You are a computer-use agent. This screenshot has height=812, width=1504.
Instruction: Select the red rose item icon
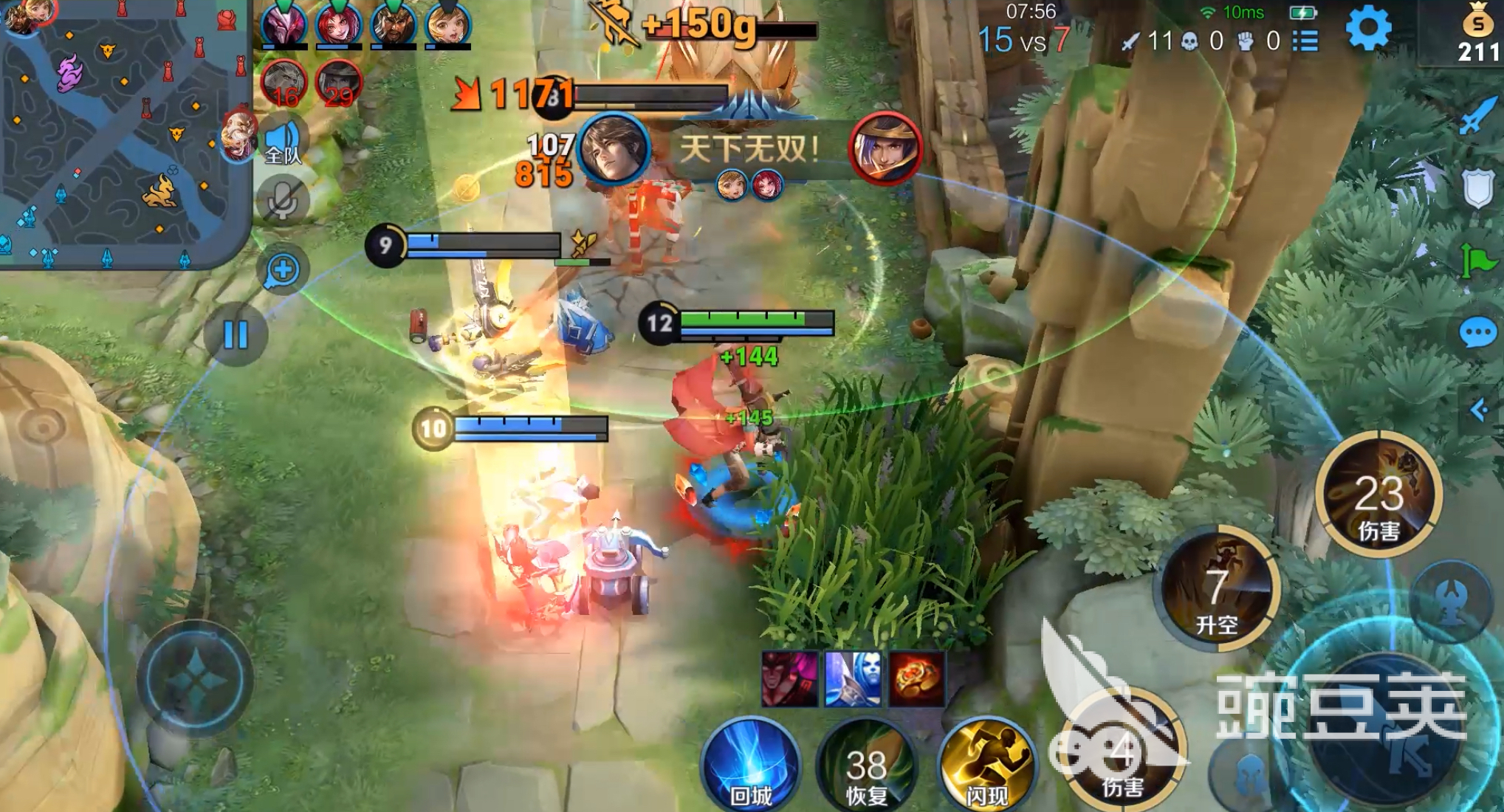(x=916, y=678)
